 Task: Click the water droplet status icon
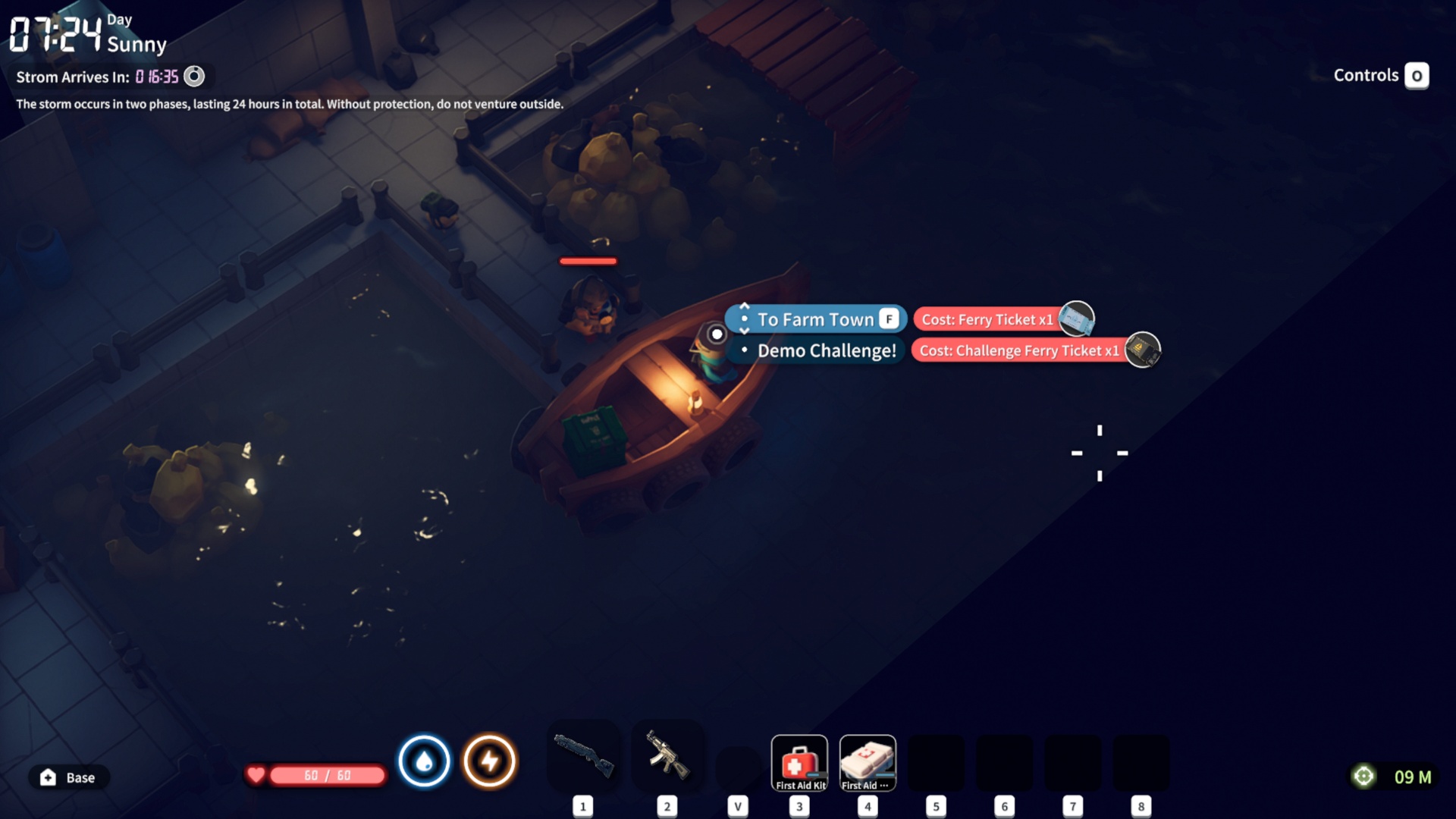[424, 761]
